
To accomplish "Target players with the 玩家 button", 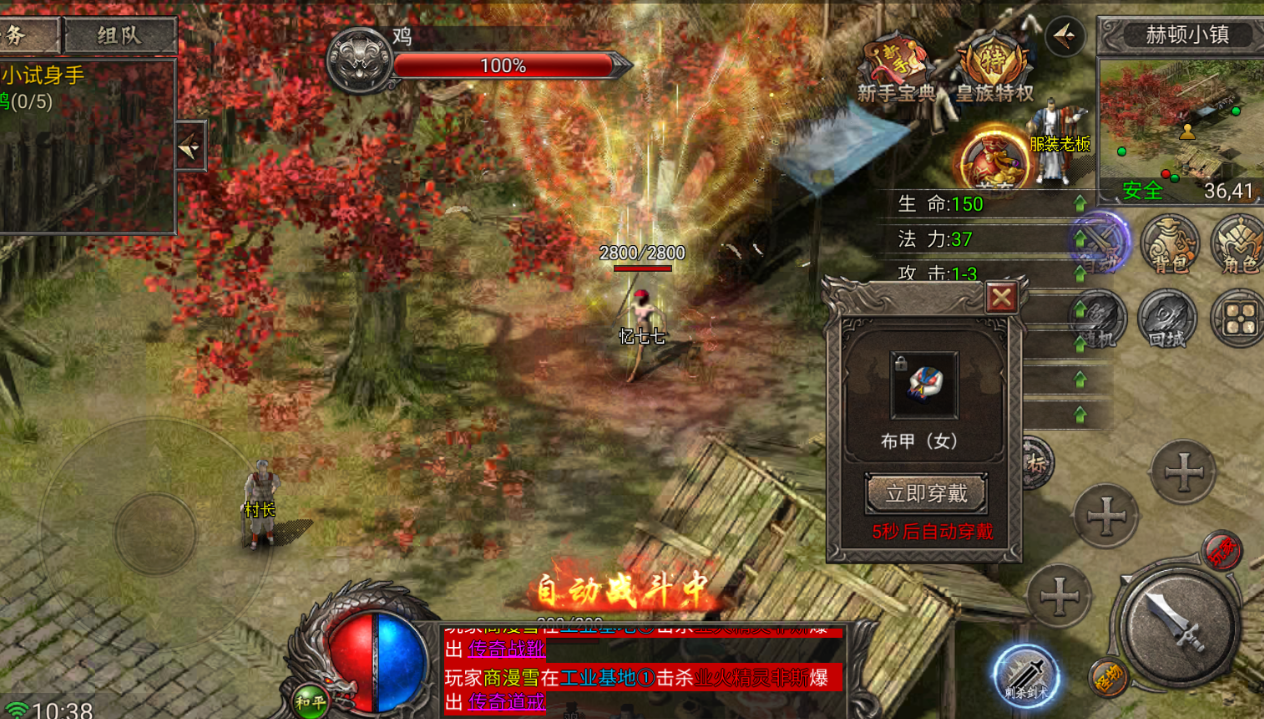I will coord(1221,550).
